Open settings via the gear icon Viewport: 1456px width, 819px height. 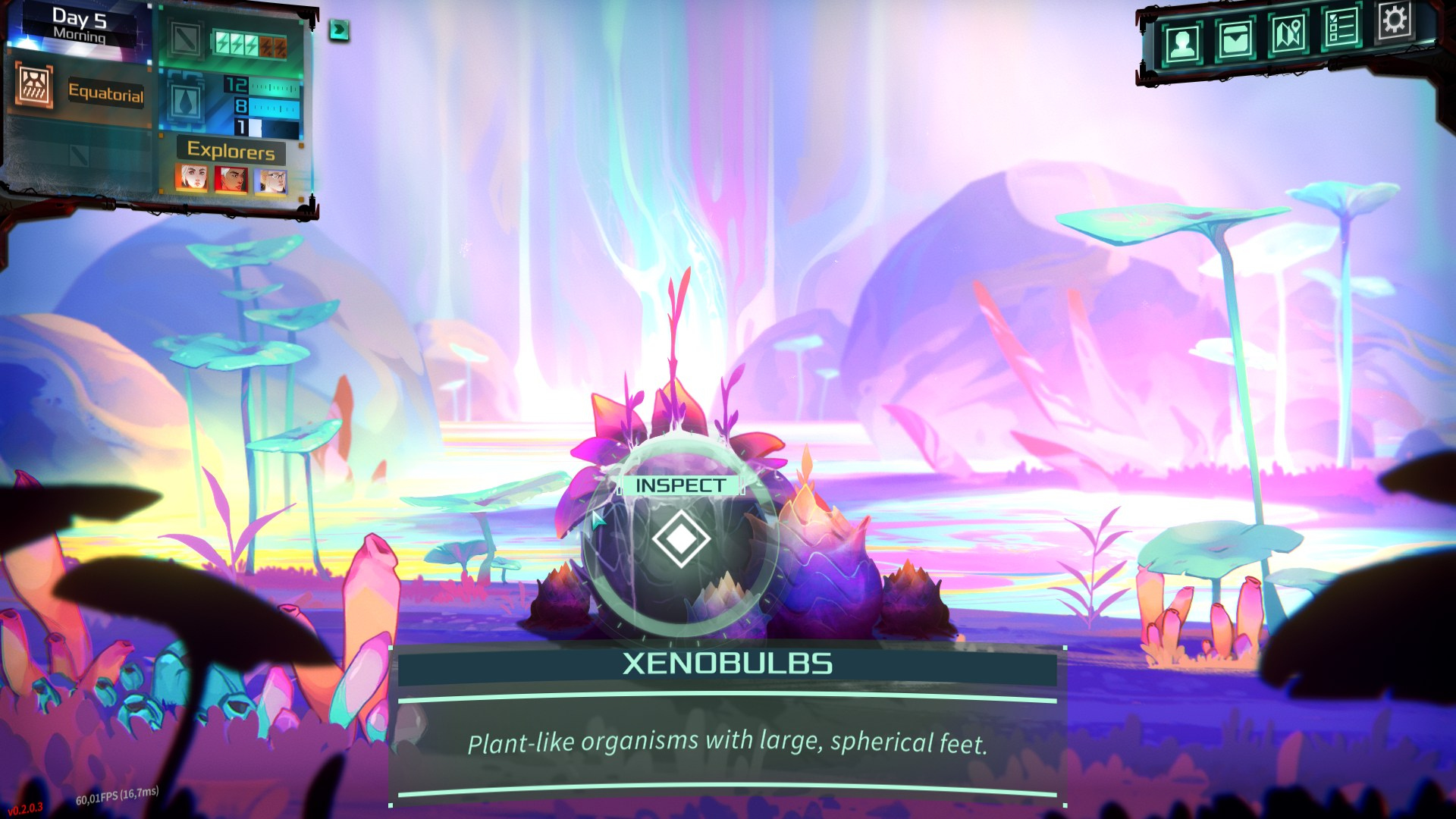(x=1394, y=20)
